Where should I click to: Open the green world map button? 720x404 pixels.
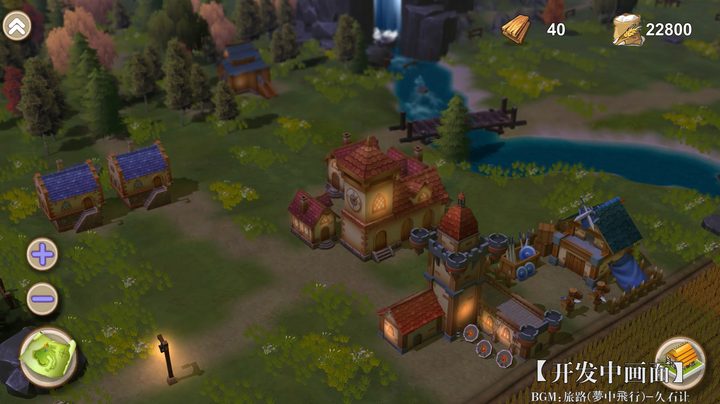pyautogui.click(x=47, y=357)
